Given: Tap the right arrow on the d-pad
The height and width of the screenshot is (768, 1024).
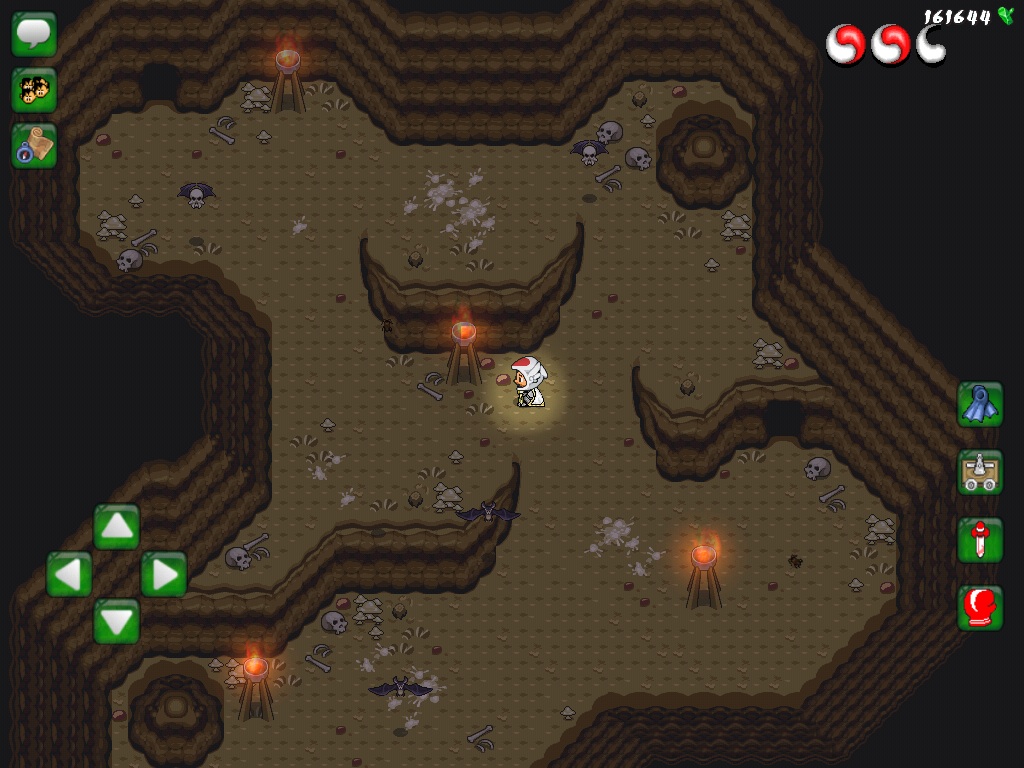Looking at the screenshot, I should pyautogui.click(x=163, y=574).
